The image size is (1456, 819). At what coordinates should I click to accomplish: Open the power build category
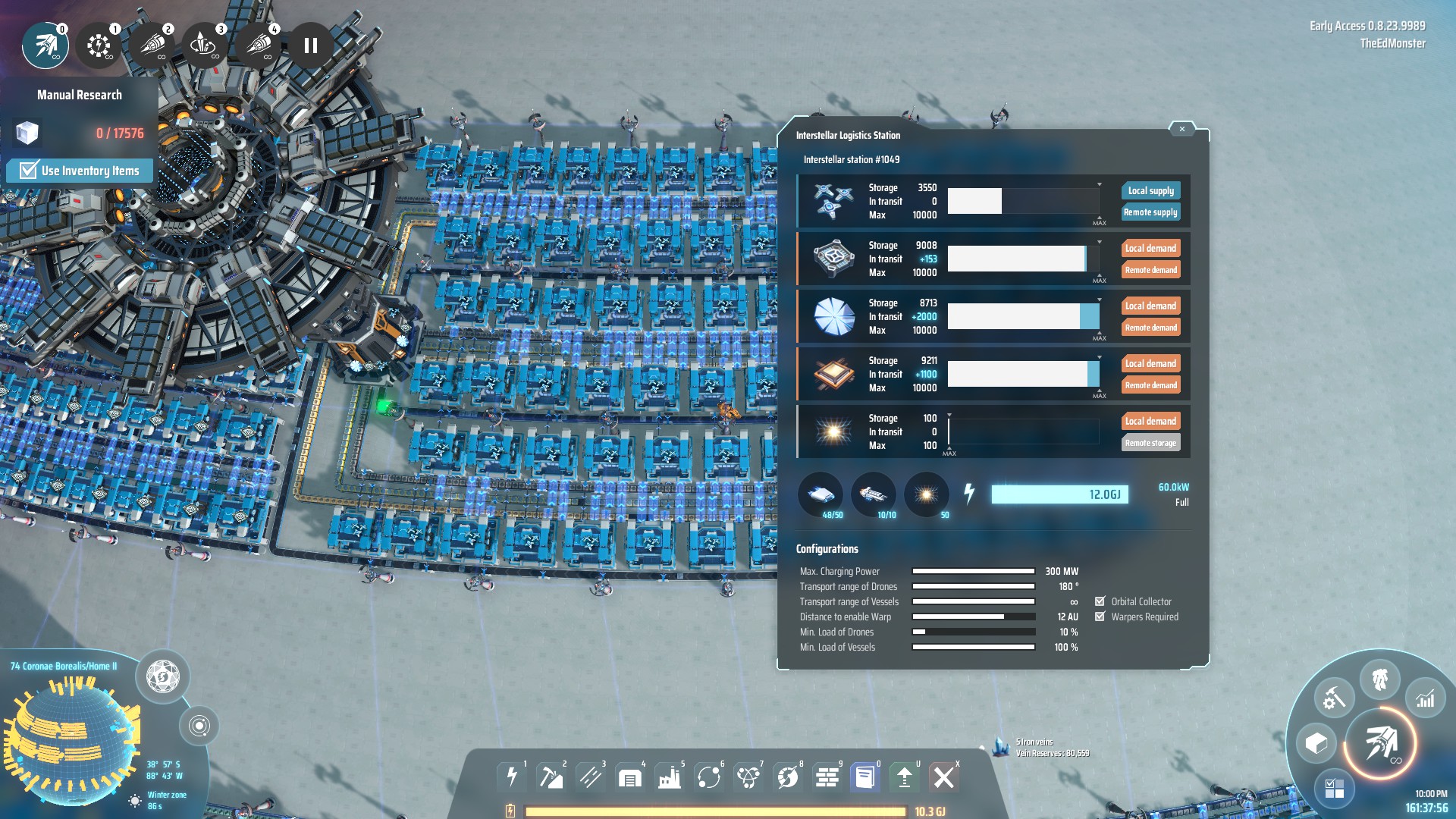(x=512, y=777)
